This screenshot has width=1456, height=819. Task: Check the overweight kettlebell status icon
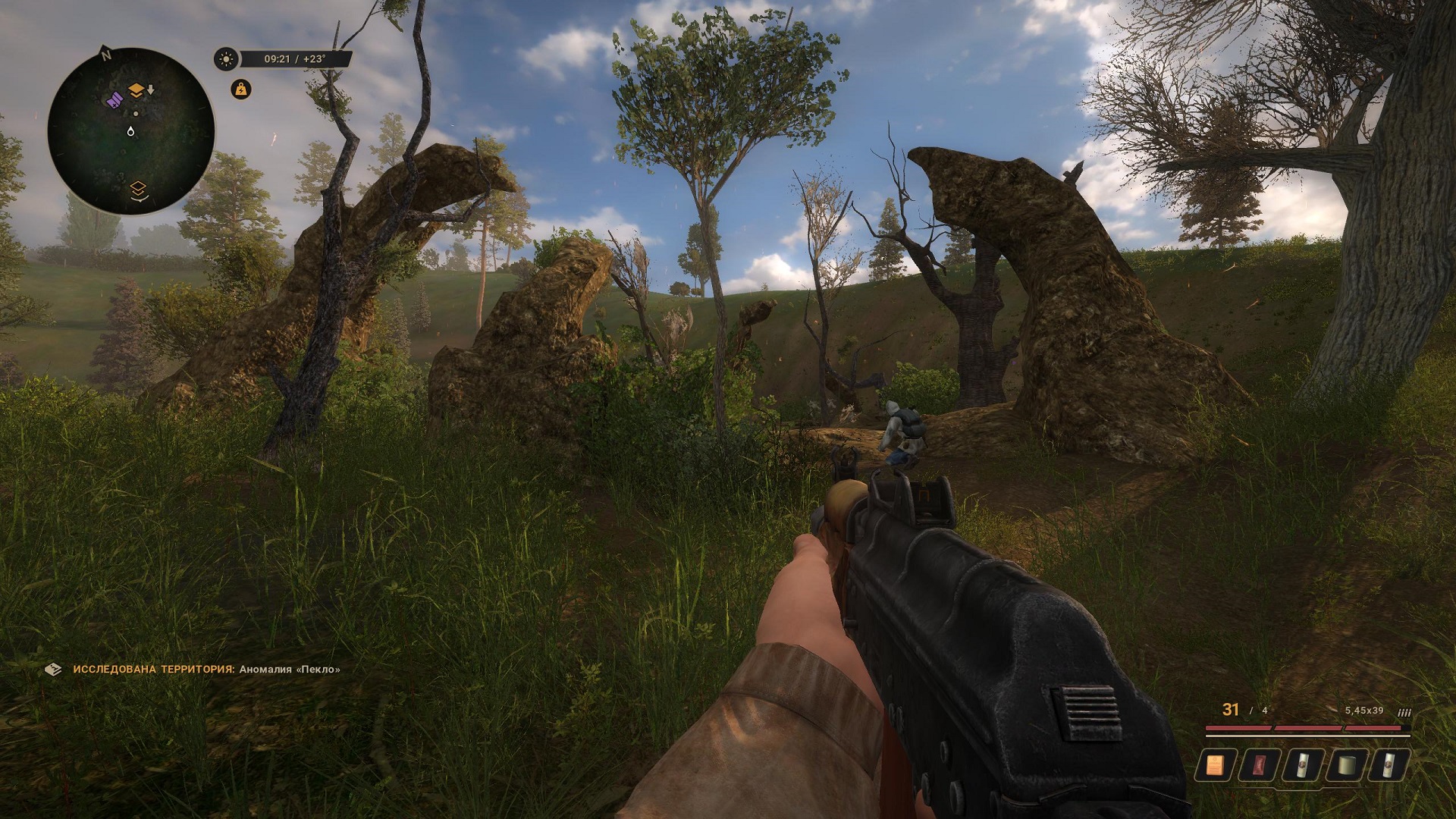pos(240,89)
